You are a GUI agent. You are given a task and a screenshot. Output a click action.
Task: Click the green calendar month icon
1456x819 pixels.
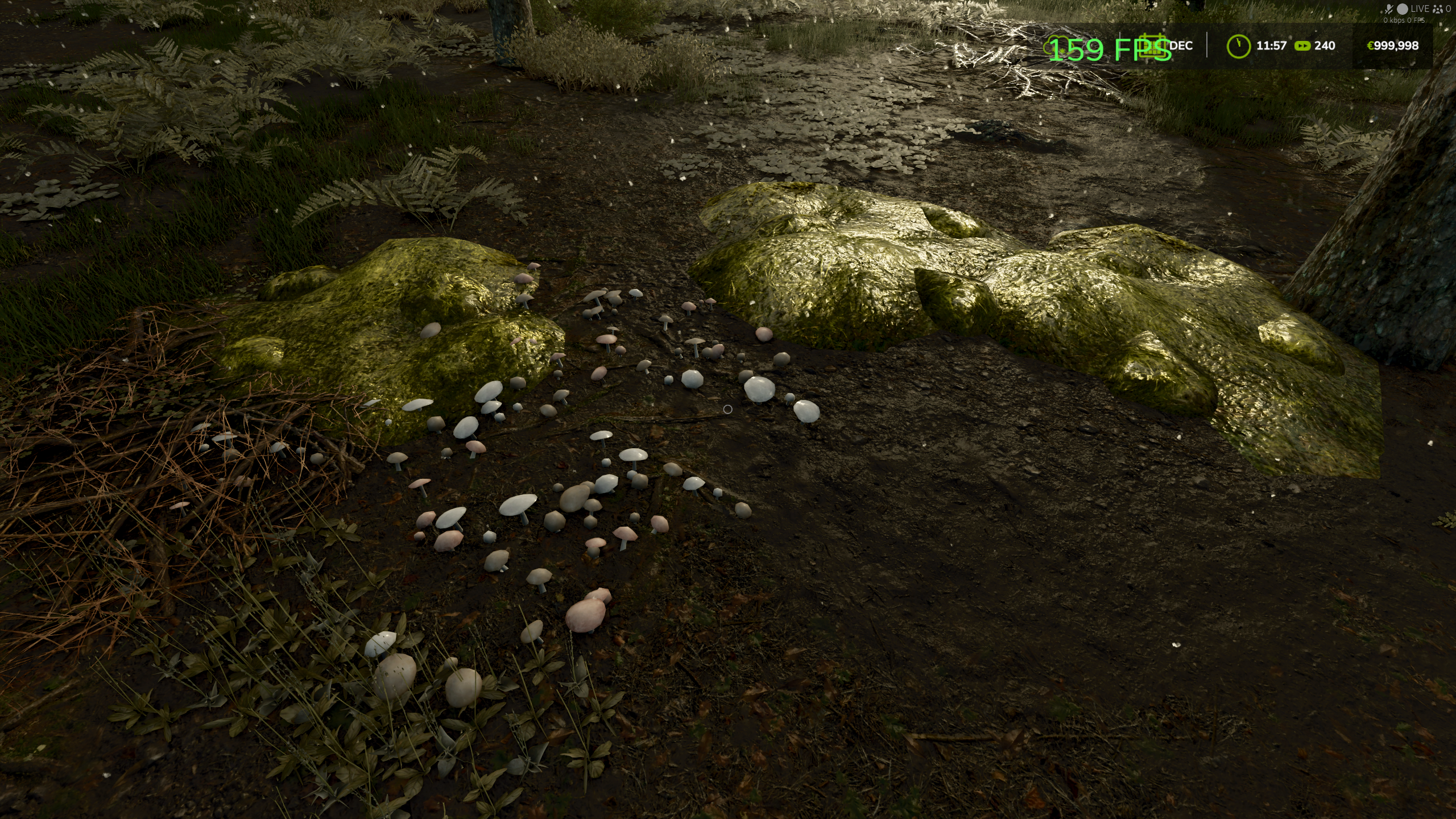click(x=1154, y=46)
